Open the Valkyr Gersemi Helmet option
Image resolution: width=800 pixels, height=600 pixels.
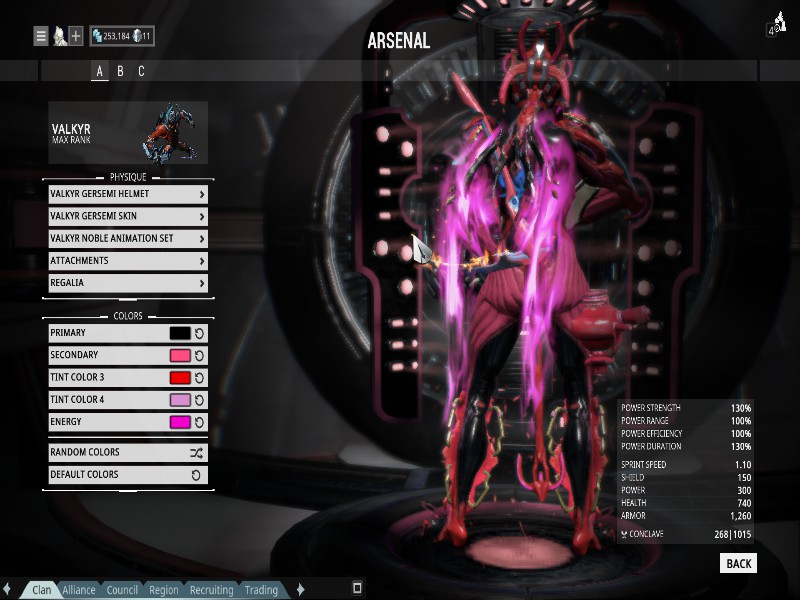[x=127, y=194]
